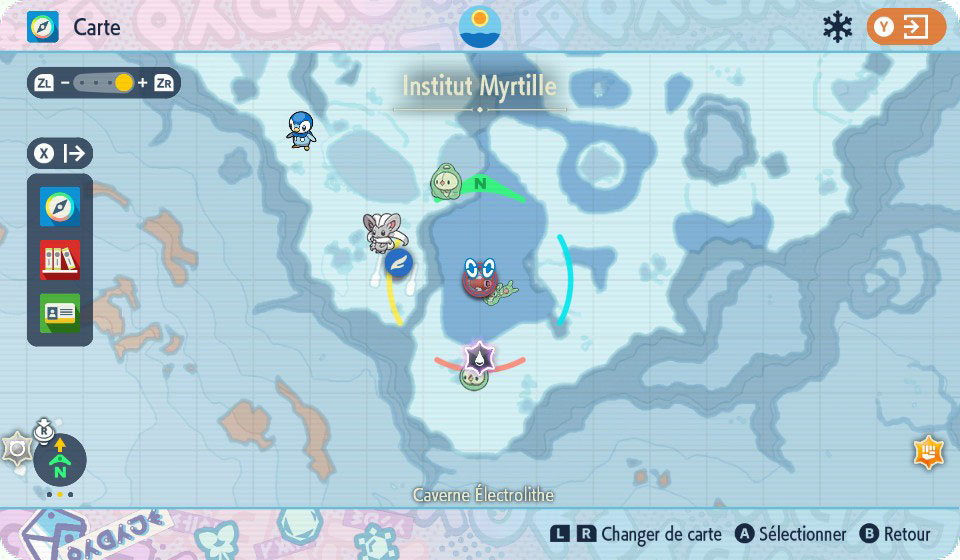Expand the sidebar with the arrow toggle
The height and width of the screenshot is (560, 960).
[x=60, y=153]
